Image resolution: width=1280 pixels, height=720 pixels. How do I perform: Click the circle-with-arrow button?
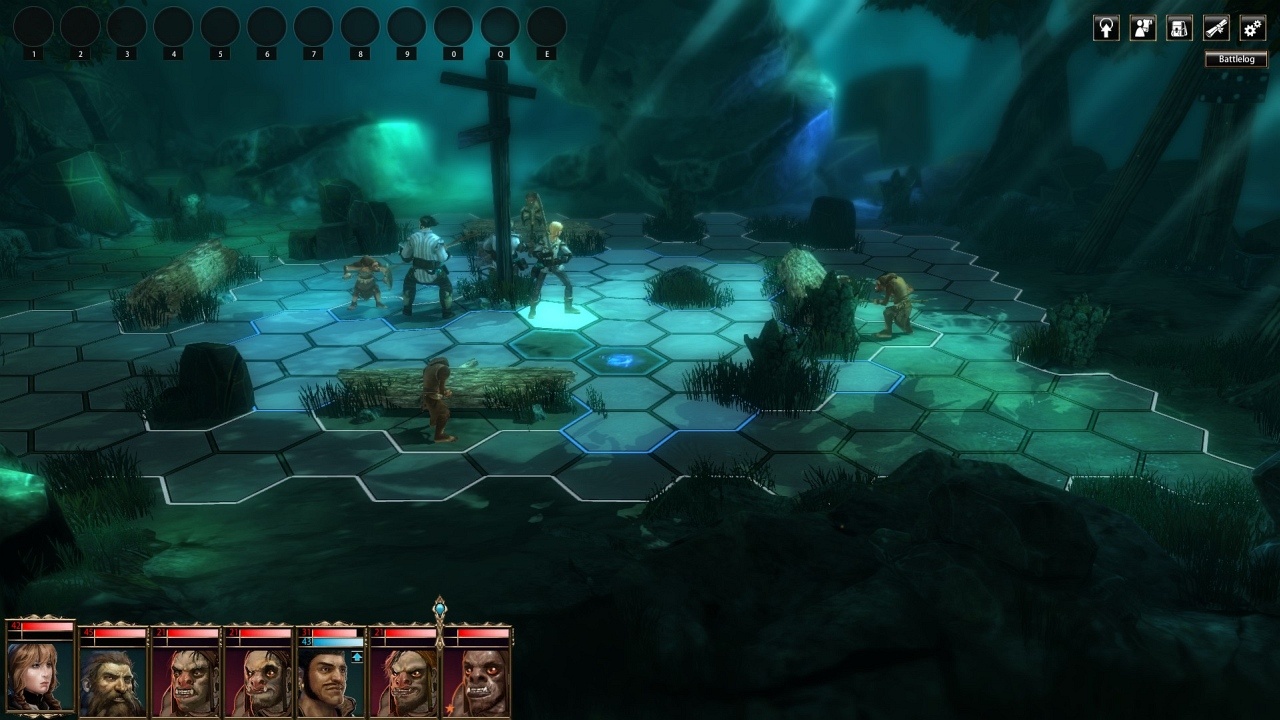[x=1106, y=28]
